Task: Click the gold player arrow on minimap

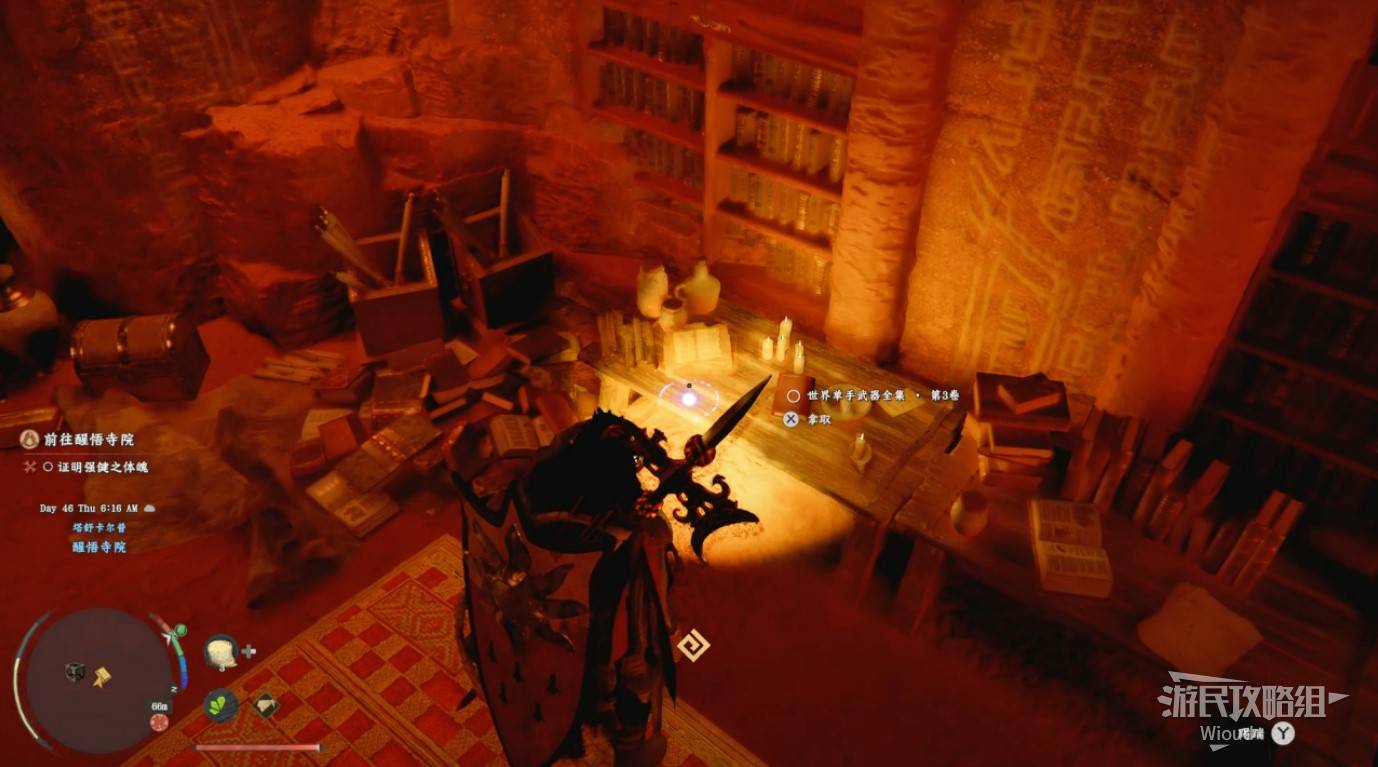Action: pyautogui.click(x=102, y=678)
